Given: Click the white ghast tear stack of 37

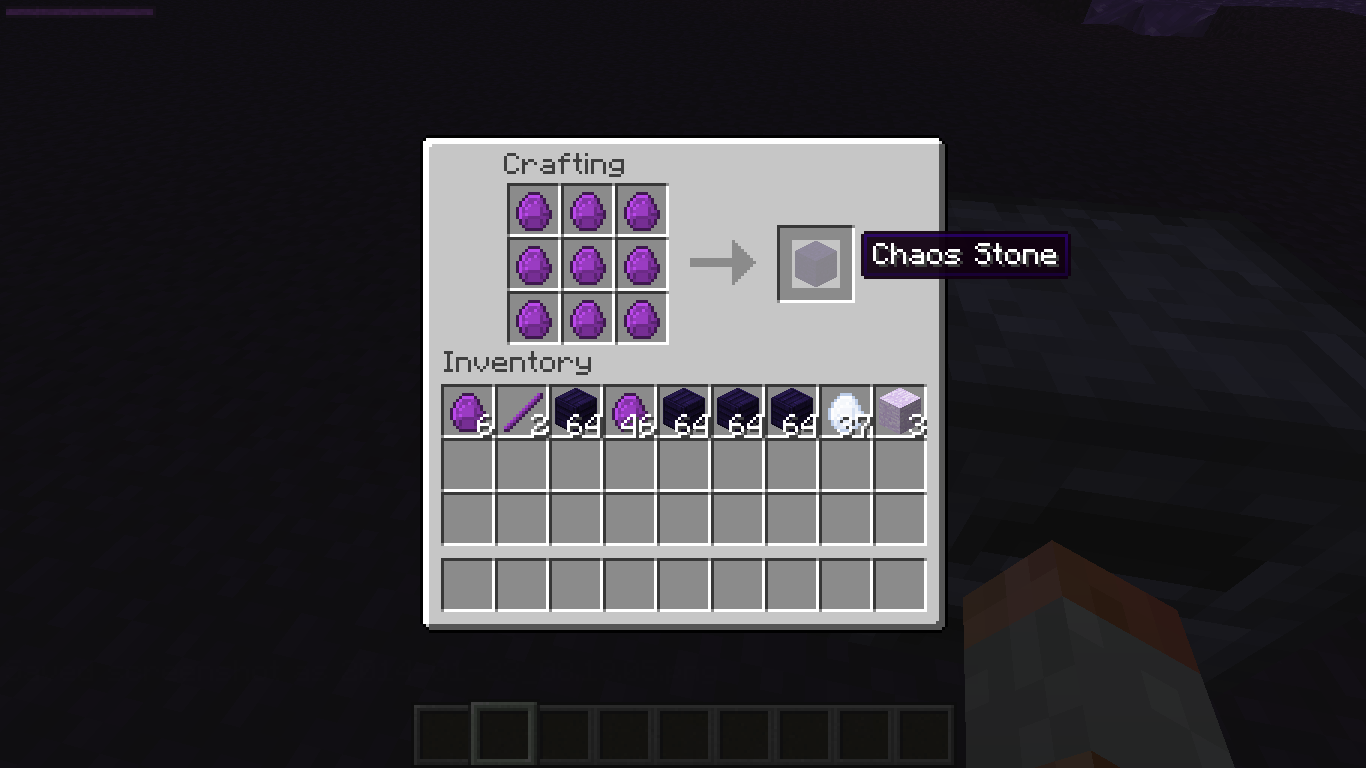Looking at the screenshot, I should coord(844,410).
